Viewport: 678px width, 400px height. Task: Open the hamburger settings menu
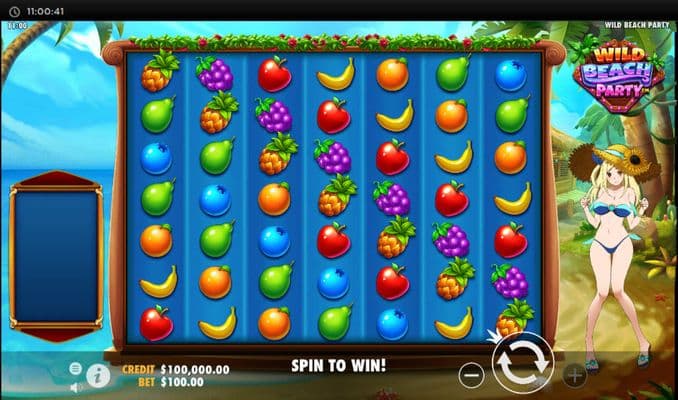click(75, 367)
